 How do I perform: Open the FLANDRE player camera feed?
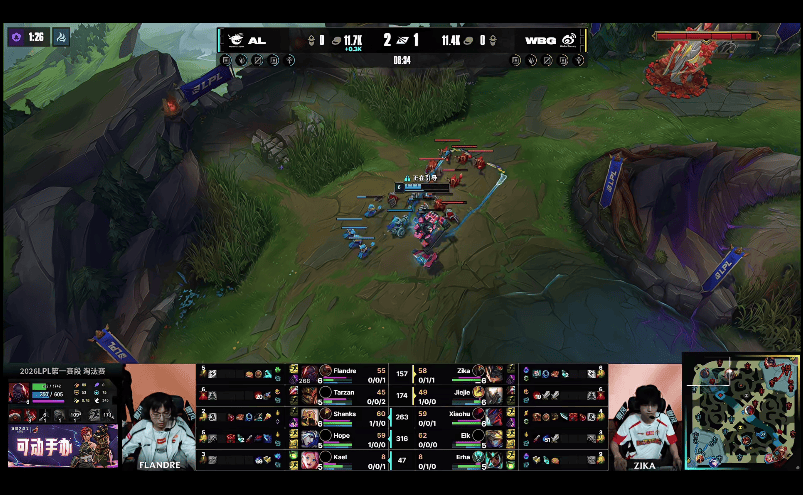pos(158,417)
